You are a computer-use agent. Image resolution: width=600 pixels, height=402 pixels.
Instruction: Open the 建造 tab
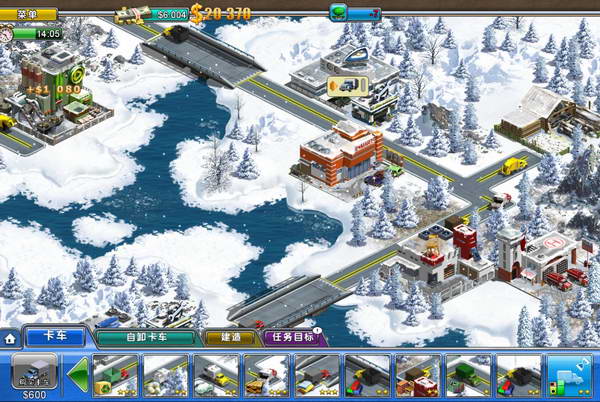[x=227, y=338]
